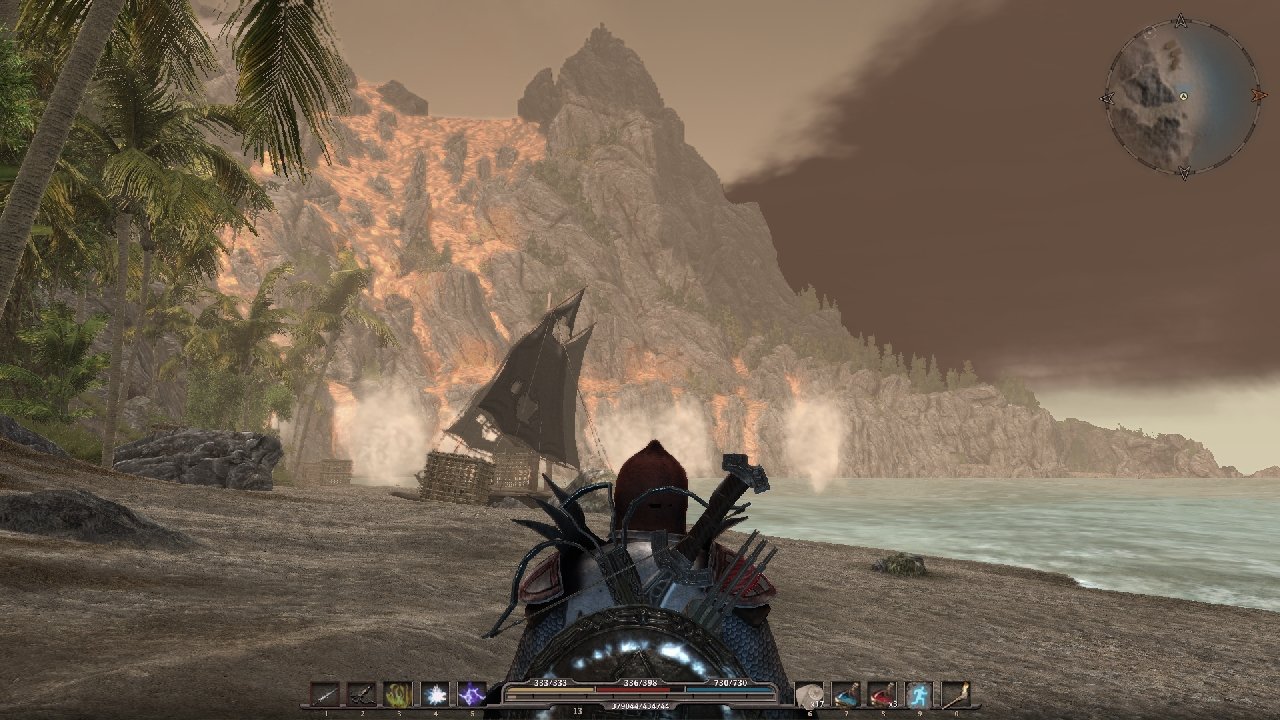Drink the red health potion
The image size is (1280, 720).
pos(882,694)
